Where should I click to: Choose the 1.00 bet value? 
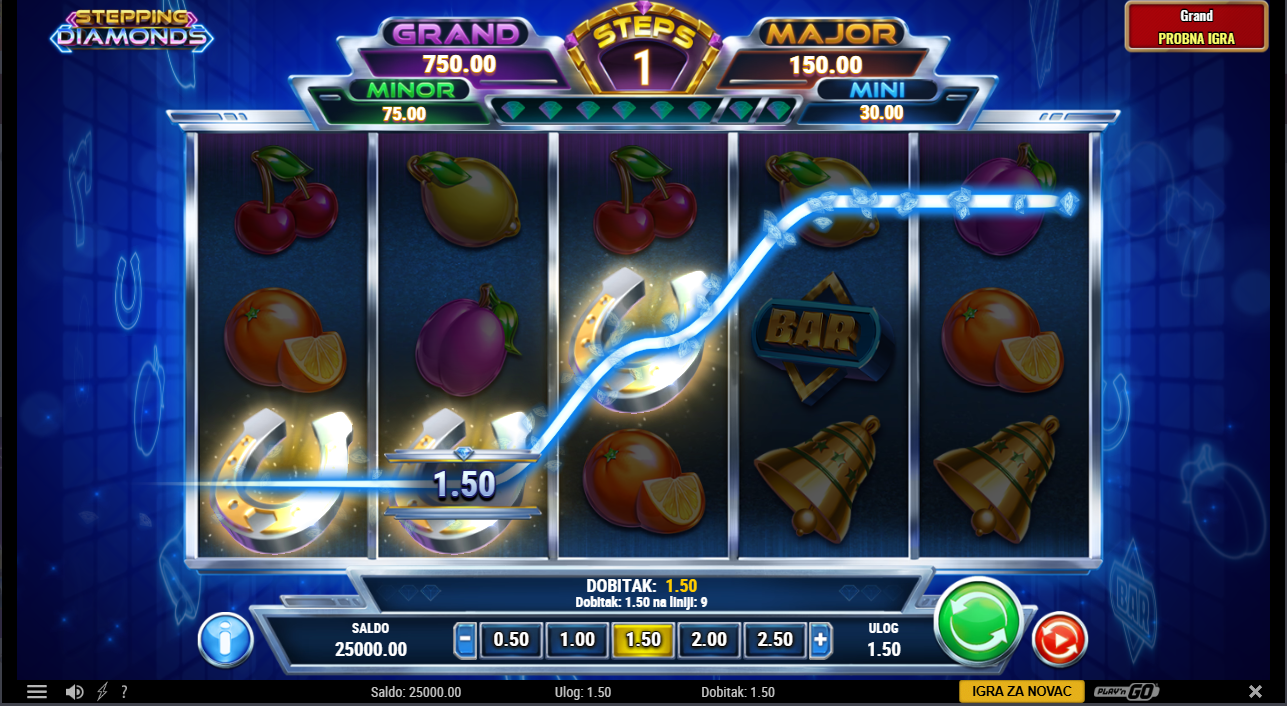pos(577,640)
